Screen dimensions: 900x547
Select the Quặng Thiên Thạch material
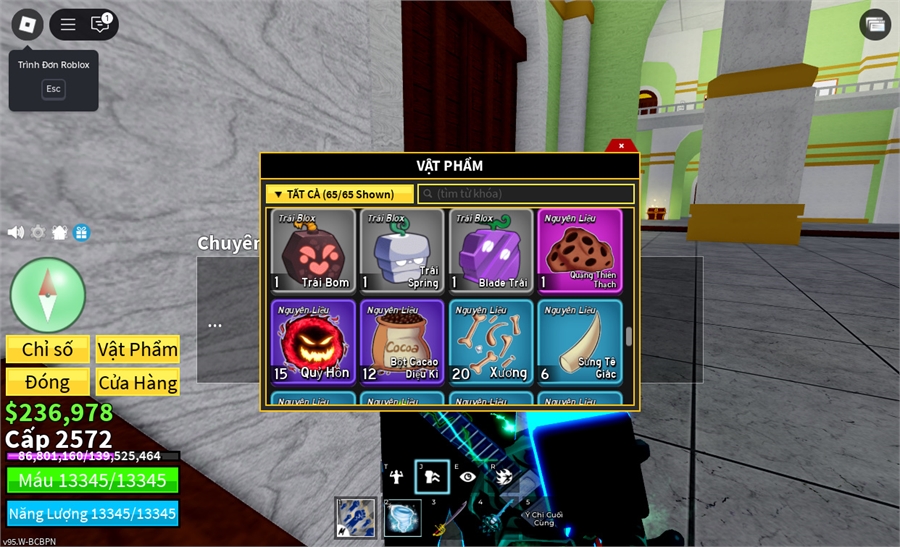pyautogui.click(x=580, y=250)
